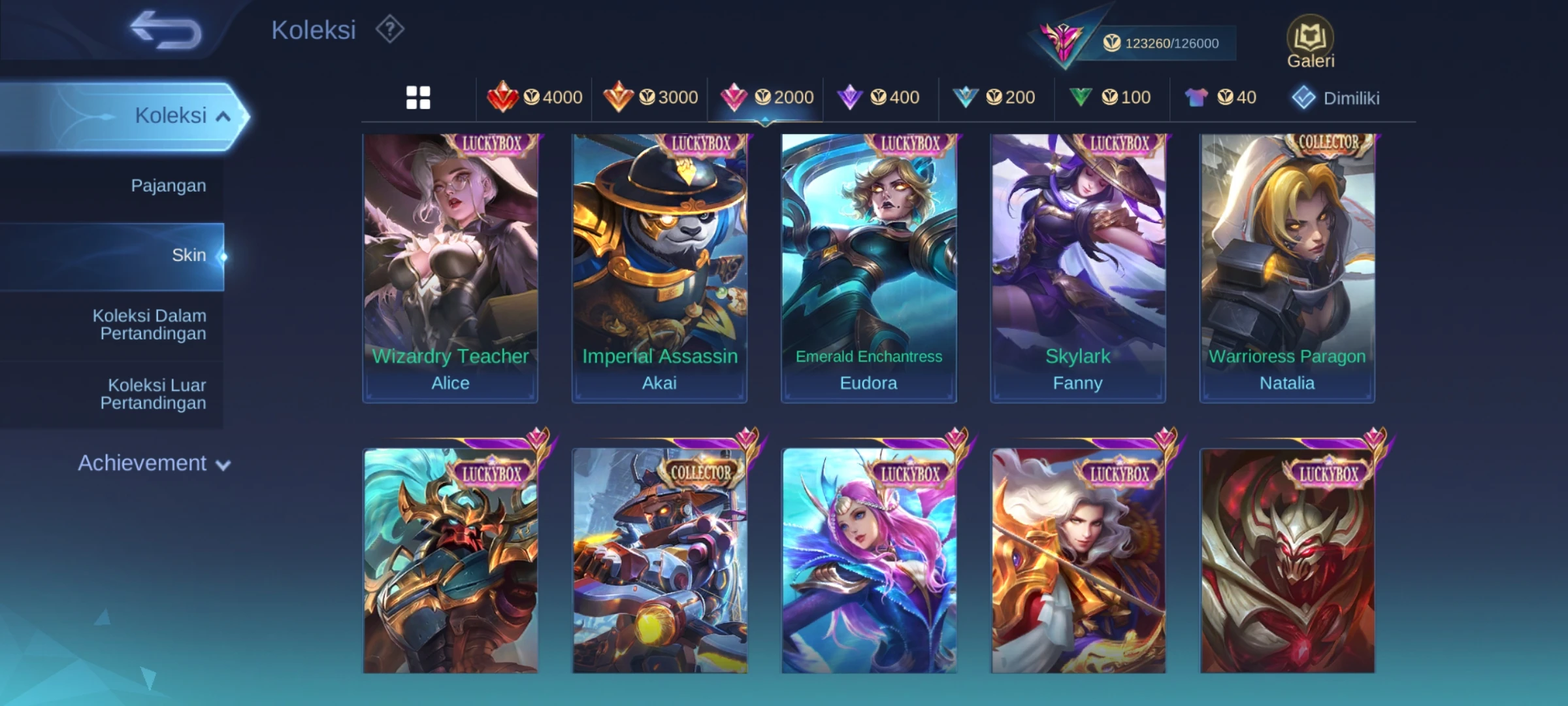Expand the Achievement section
Image resolution: width=1568 pixels, height=706 pixels.
tap(154, 463)
